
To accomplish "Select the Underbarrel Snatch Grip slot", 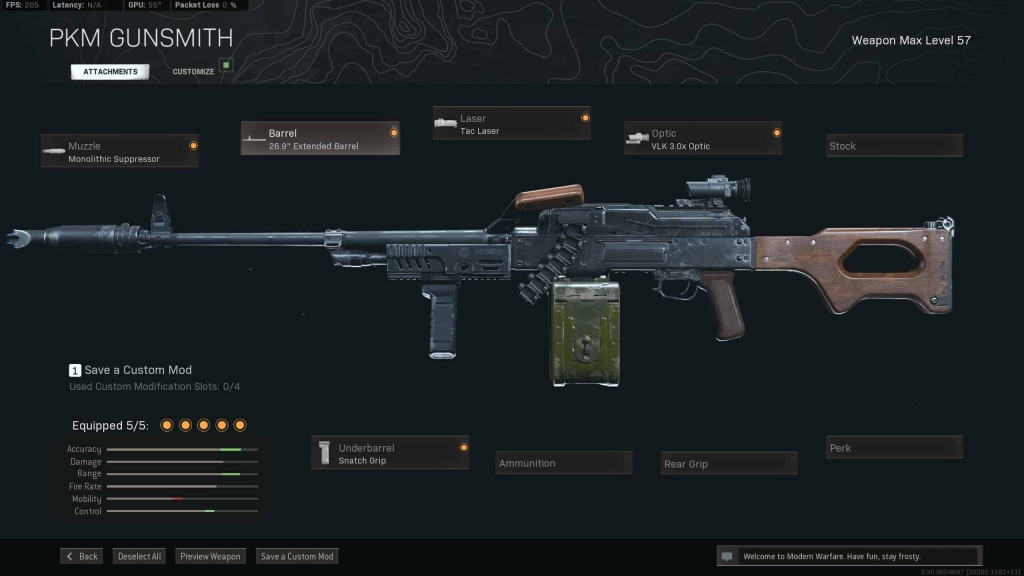I will (x=390, y=454).
